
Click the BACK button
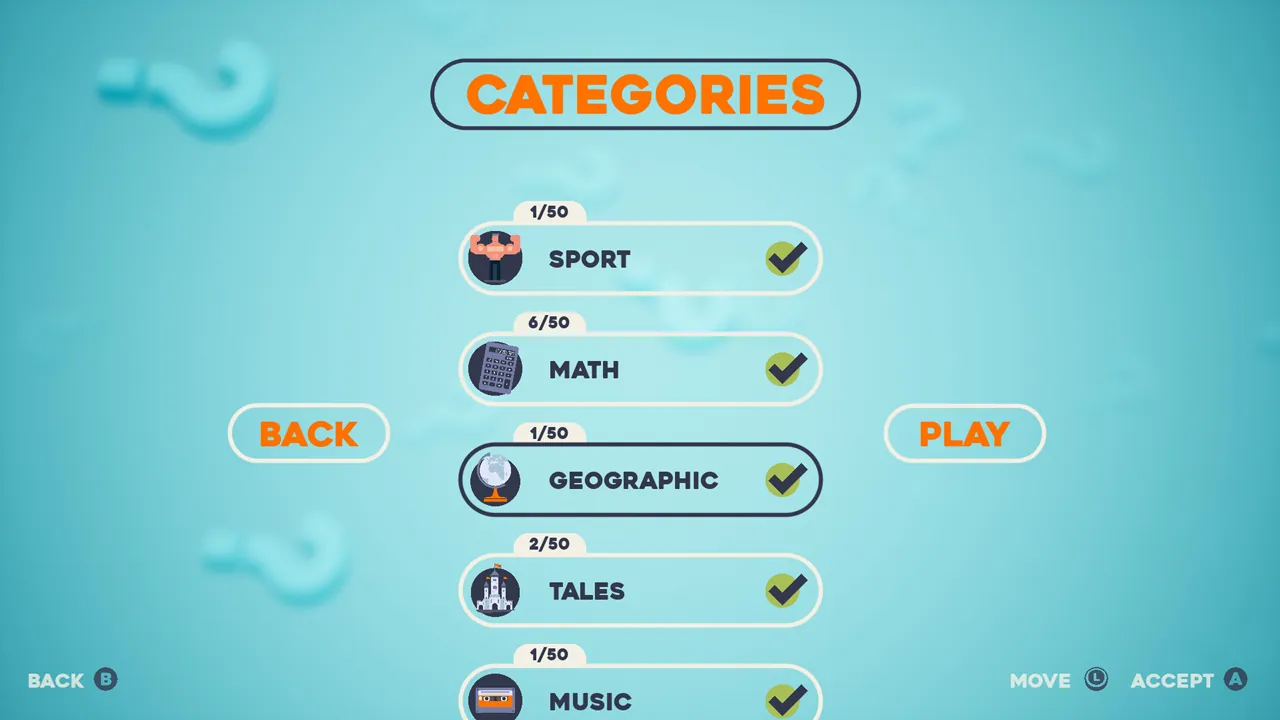308,433
